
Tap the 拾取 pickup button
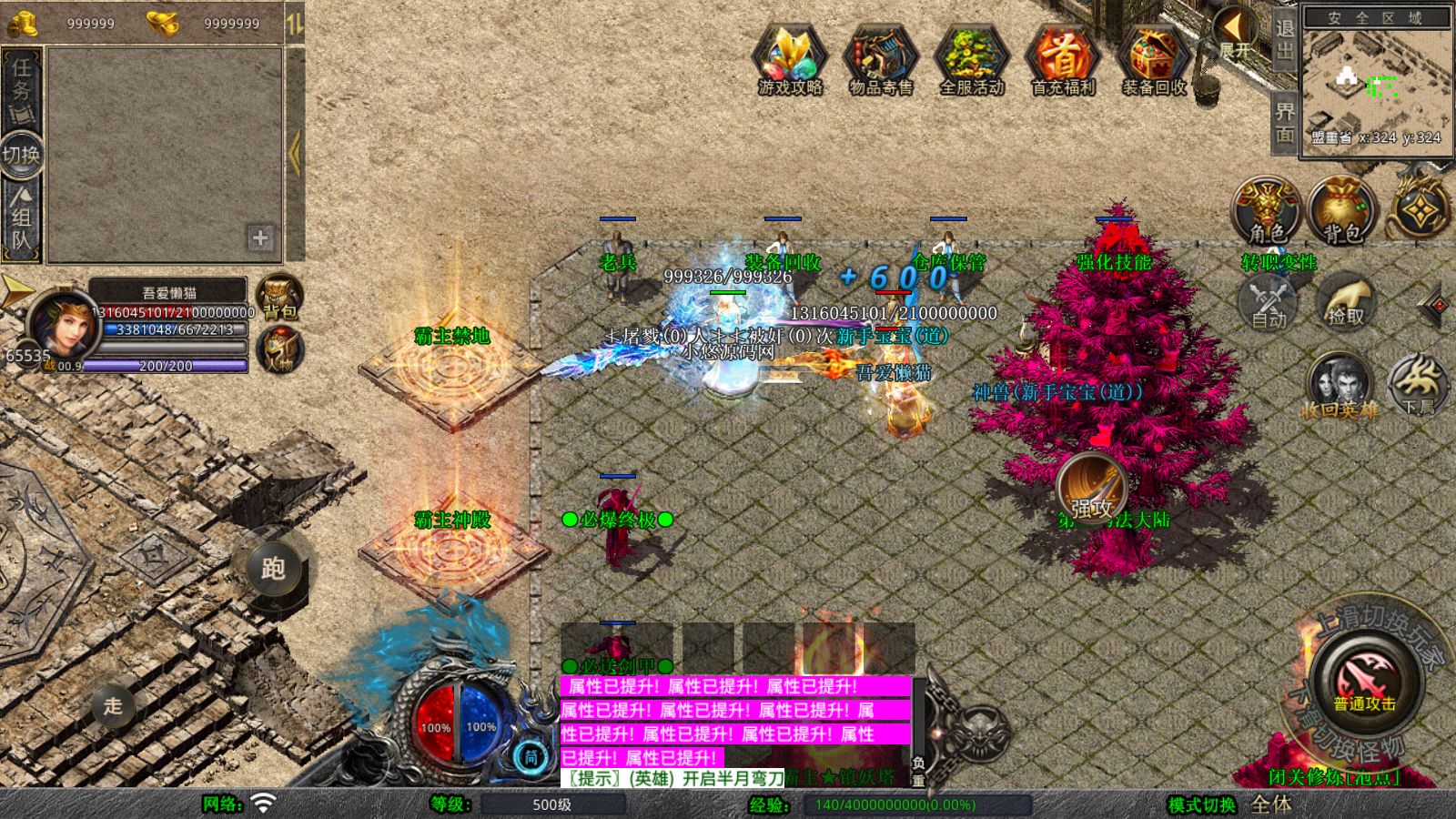click(1346, 303)
